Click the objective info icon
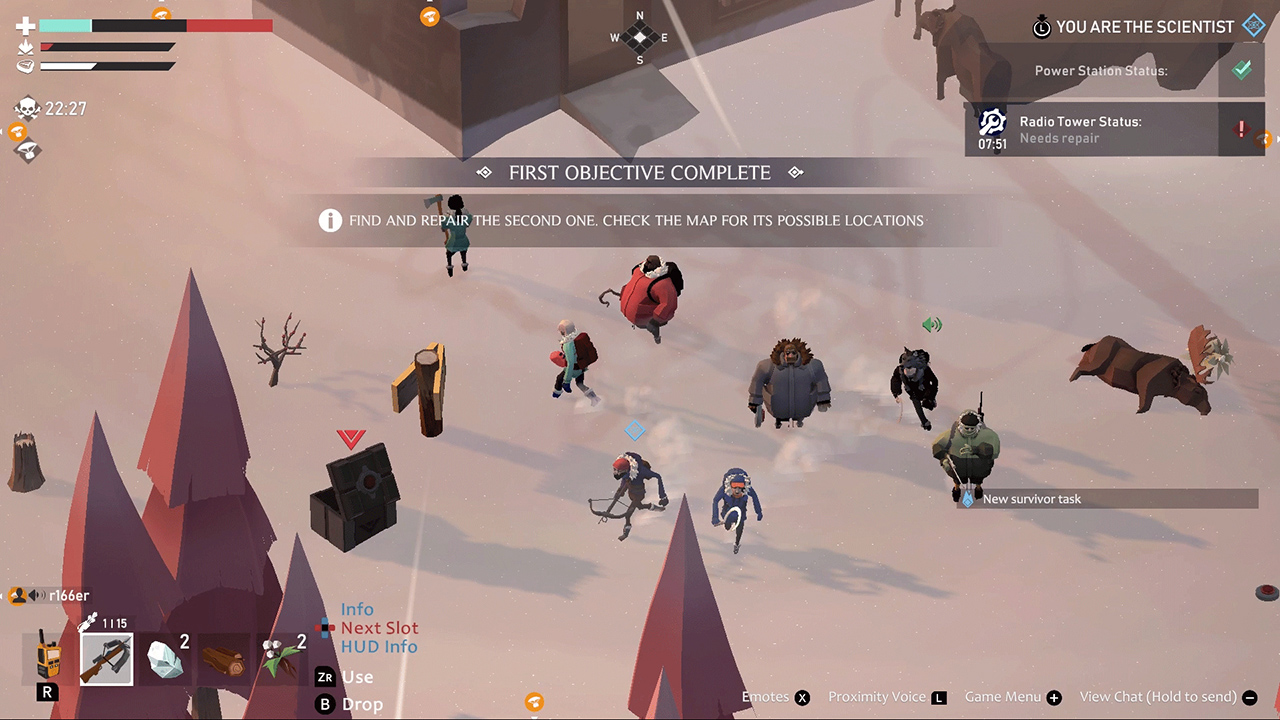Screen dimensions: 1280x720 pyautogui.click(x=330, y=220)
